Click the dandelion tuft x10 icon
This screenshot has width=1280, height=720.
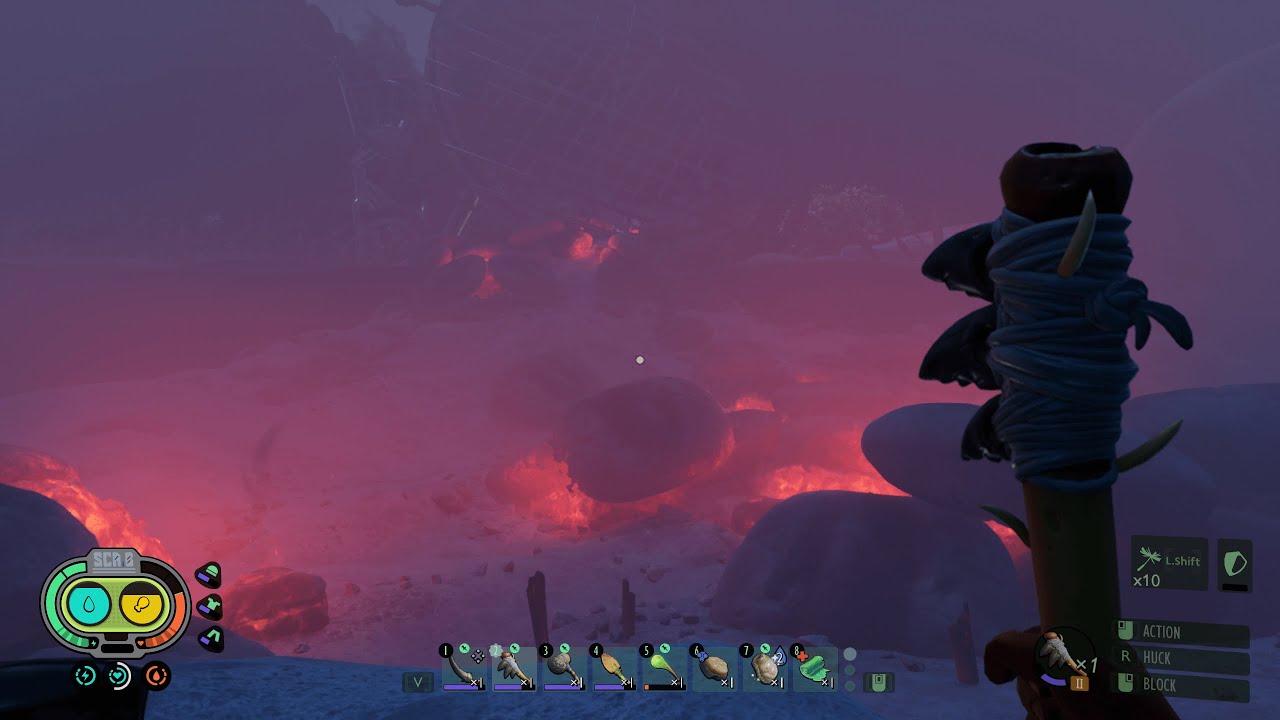point(1148,560)
